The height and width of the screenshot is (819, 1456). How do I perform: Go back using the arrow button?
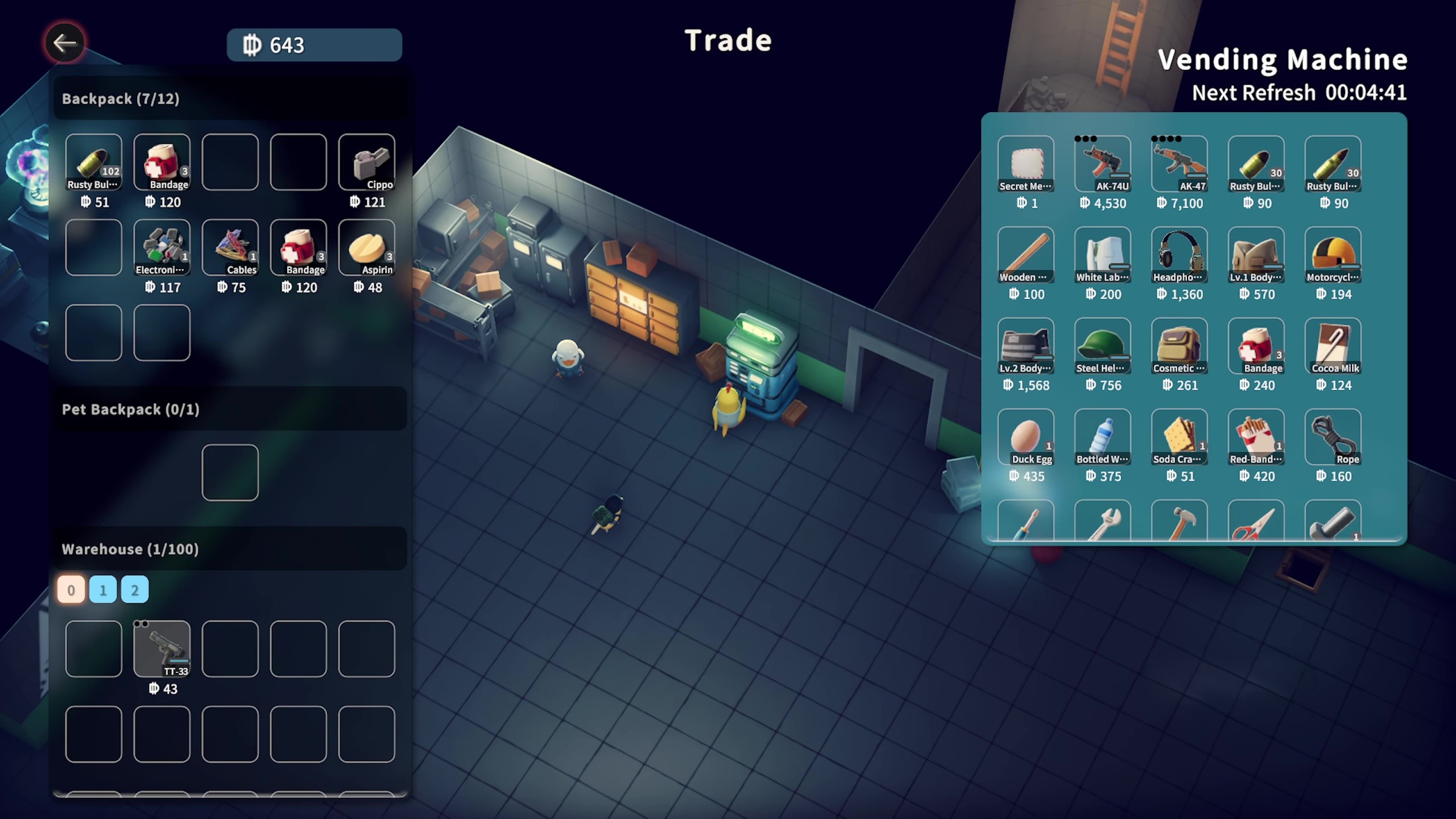64,43
